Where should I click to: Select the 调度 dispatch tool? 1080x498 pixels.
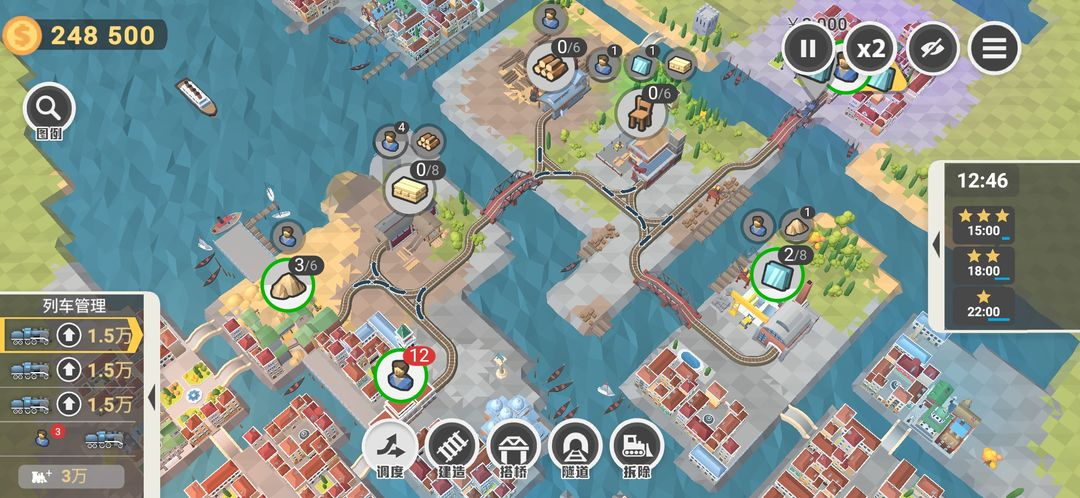tap(389, 447)
